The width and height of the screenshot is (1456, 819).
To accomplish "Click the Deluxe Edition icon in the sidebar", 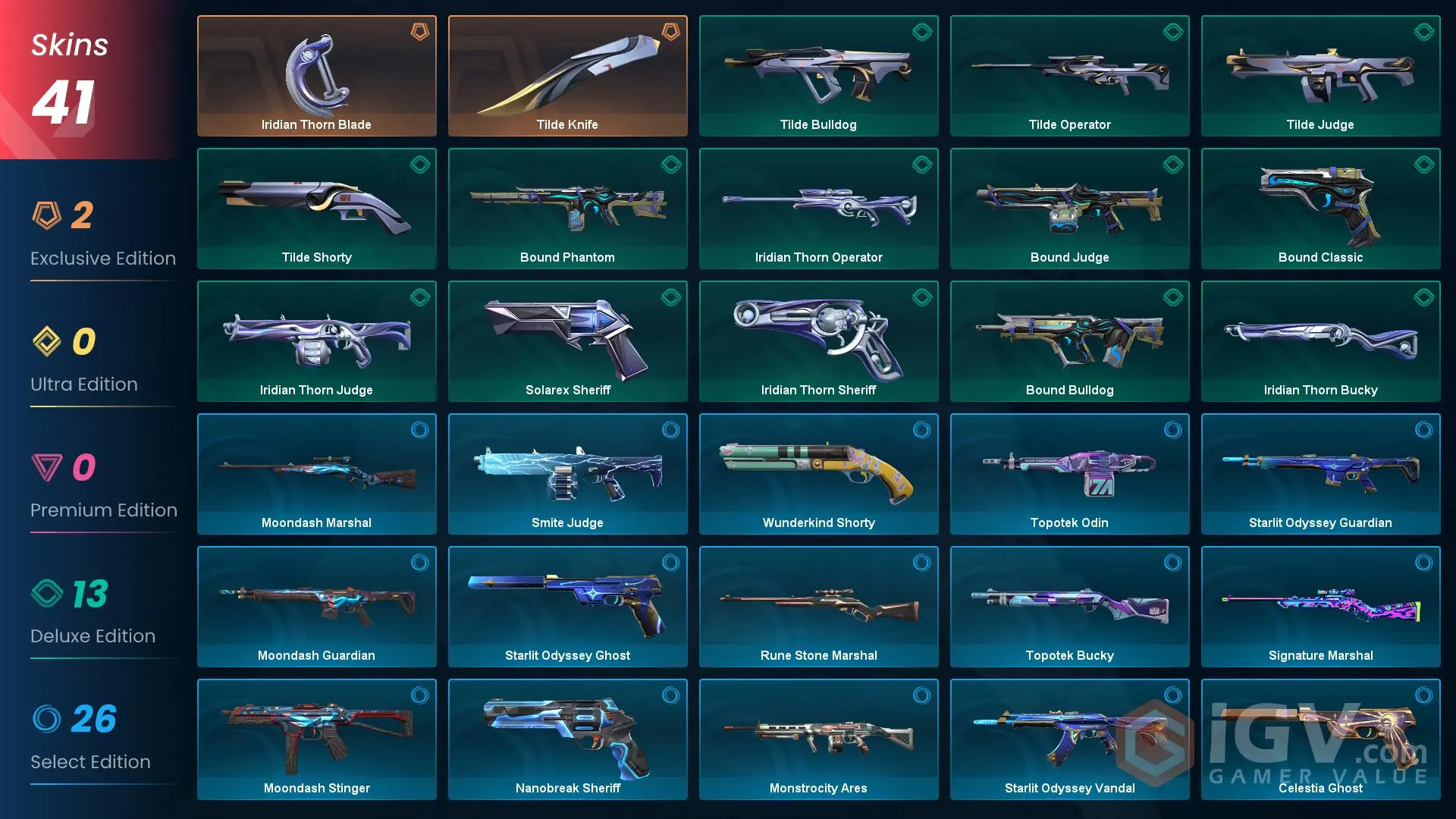I will pos(49,595).
